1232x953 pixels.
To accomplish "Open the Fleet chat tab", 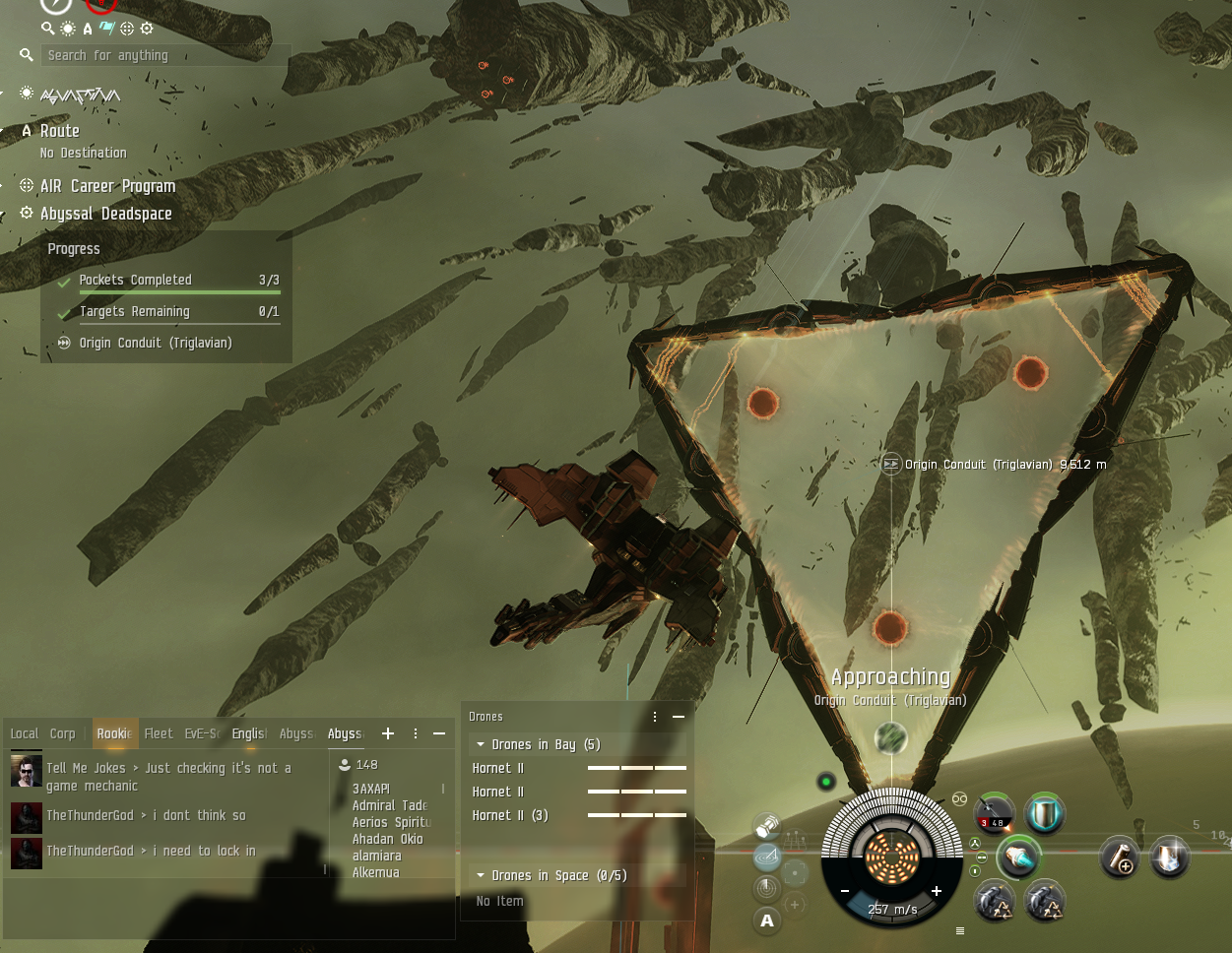I will click(x=158, y=733).
